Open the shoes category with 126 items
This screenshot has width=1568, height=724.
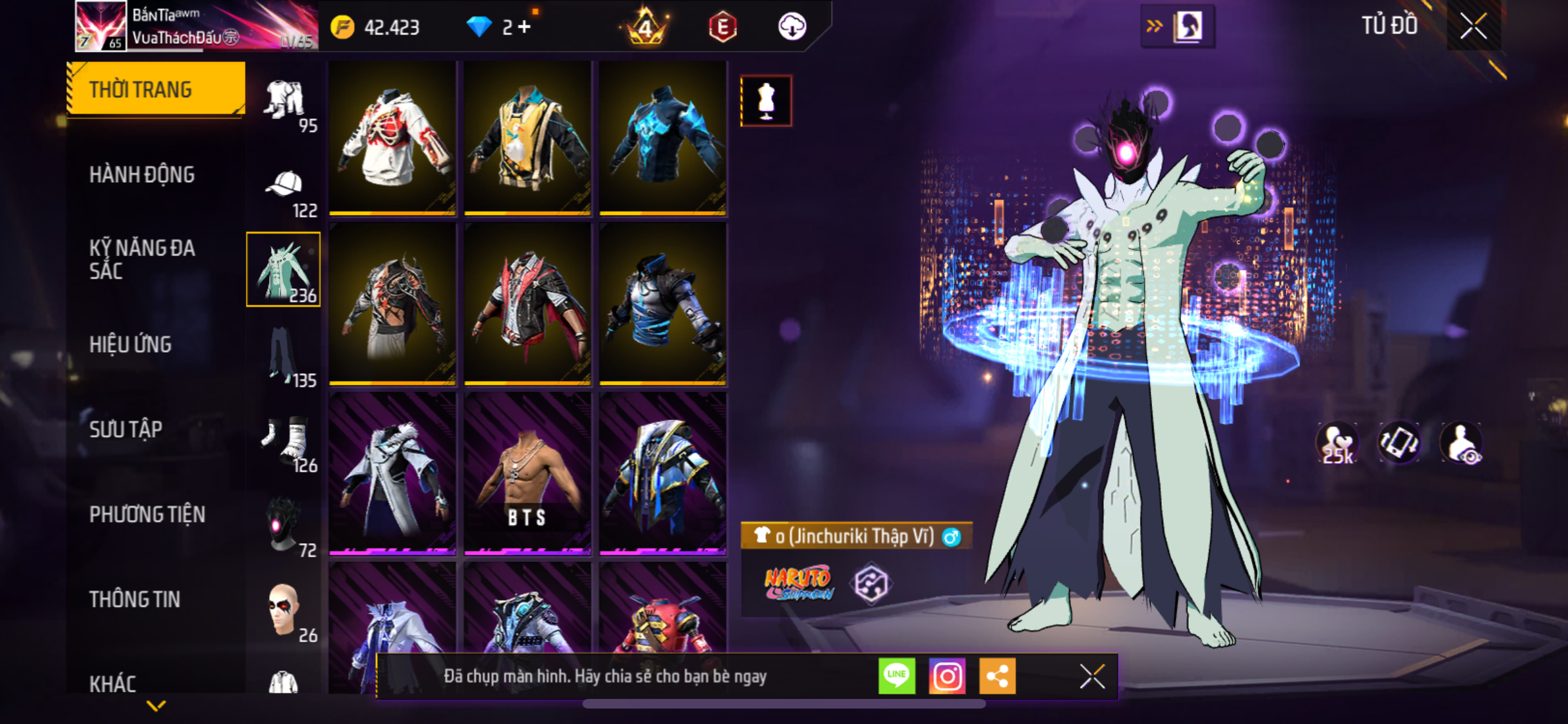coord(284,443)
